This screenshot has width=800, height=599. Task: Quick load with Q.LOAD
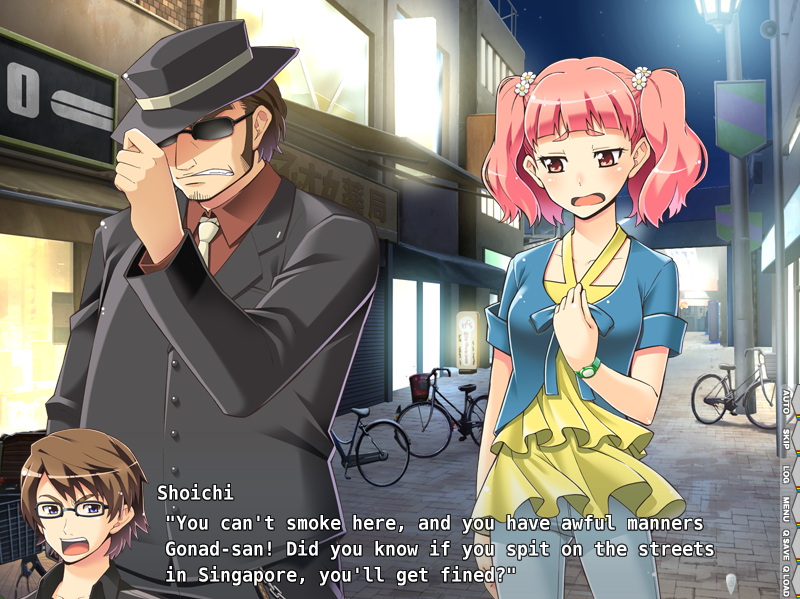coord(787,579)
